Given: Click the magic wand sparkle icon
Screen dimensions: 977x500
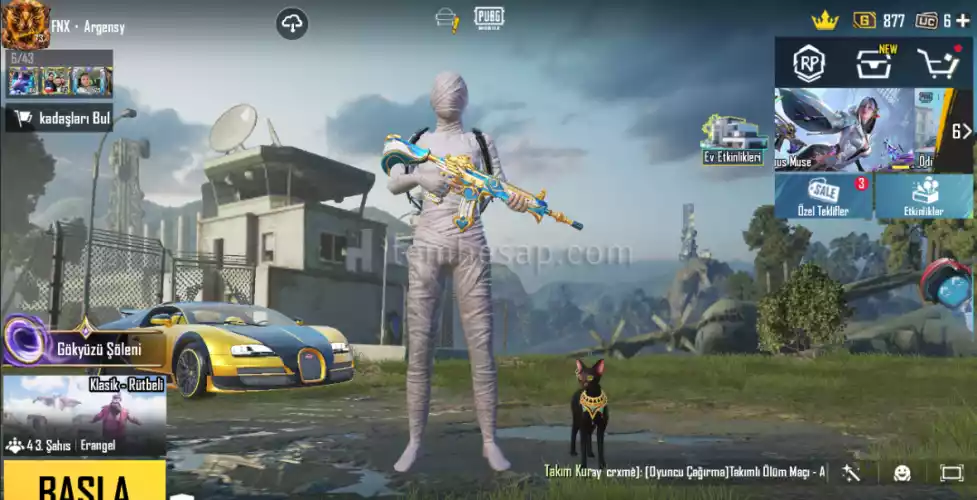Looking at the screenshot, I should pos(852,472).
